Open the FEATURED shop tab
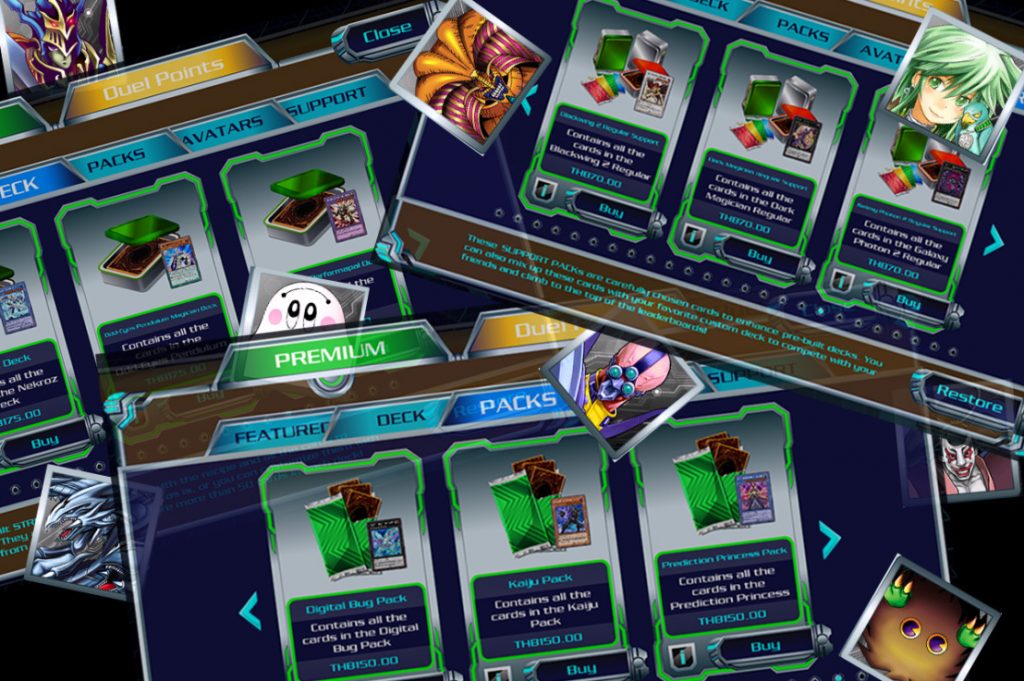The width and height of the screenshot is (1024, 681). point(271,431)
